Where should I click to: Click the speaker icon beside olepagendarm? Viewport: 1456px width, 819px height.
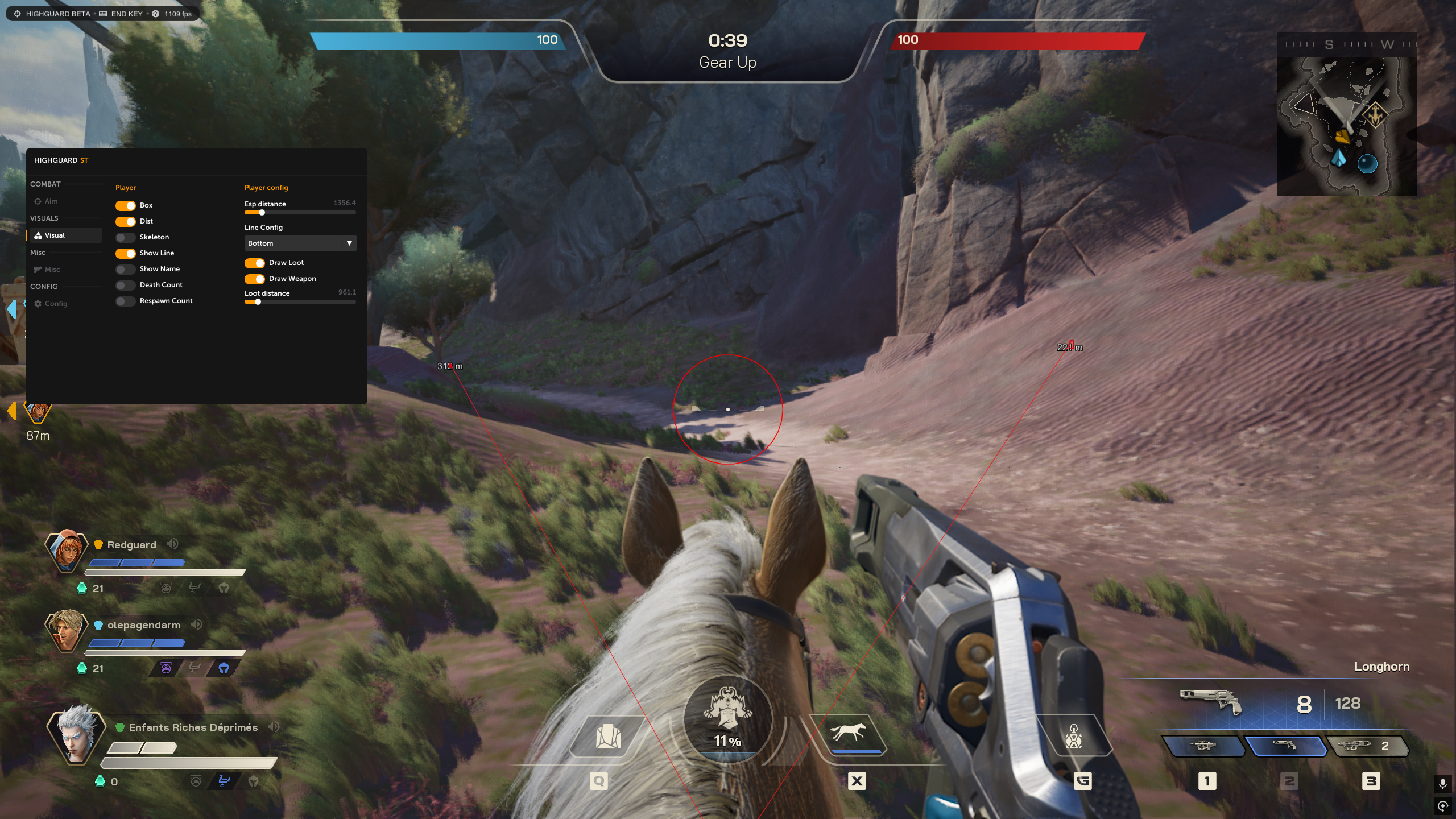(196, 624)
